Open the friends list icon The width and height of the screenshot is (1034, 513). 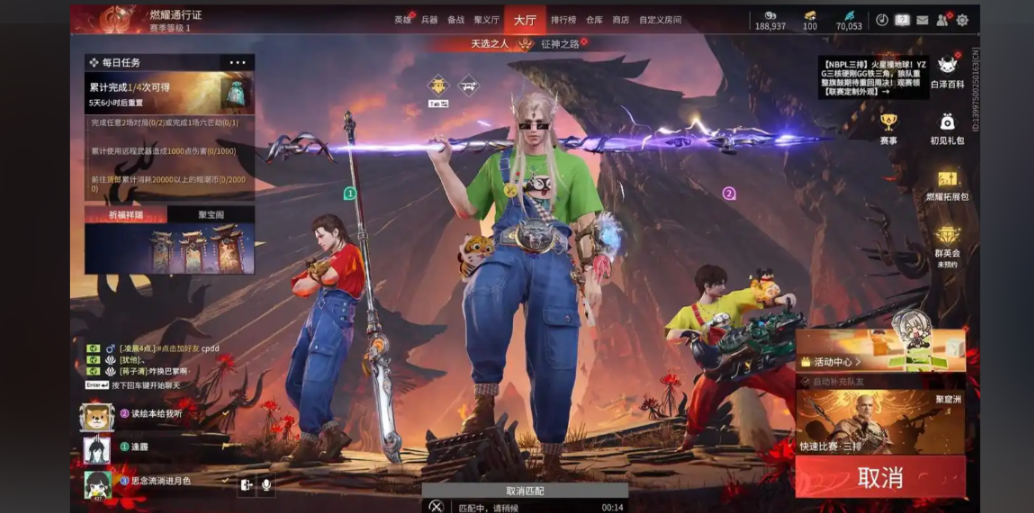click(x=942, y=20)
